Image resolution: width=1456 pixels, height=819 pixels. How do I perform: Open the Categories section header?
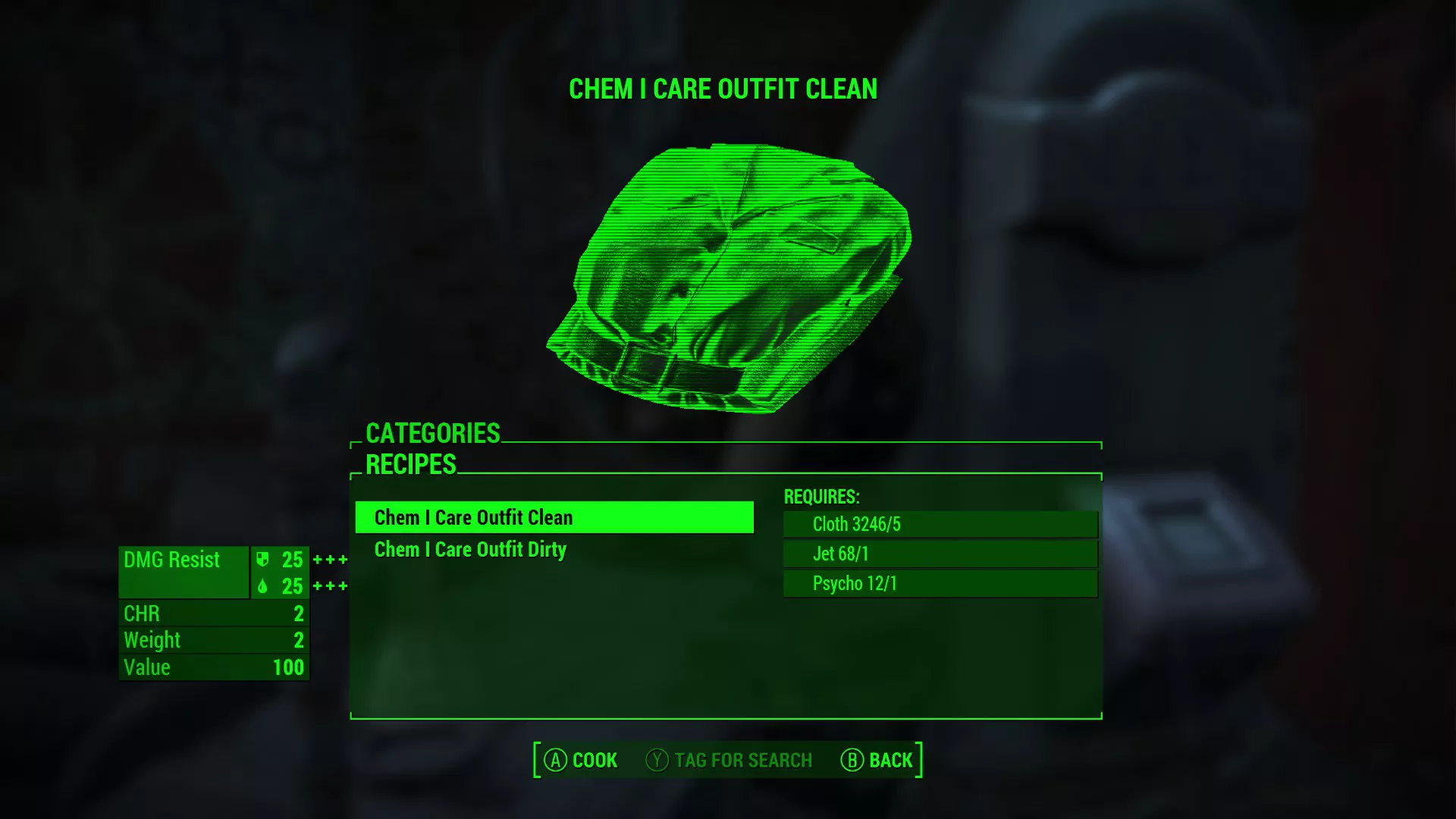point(432,433)
